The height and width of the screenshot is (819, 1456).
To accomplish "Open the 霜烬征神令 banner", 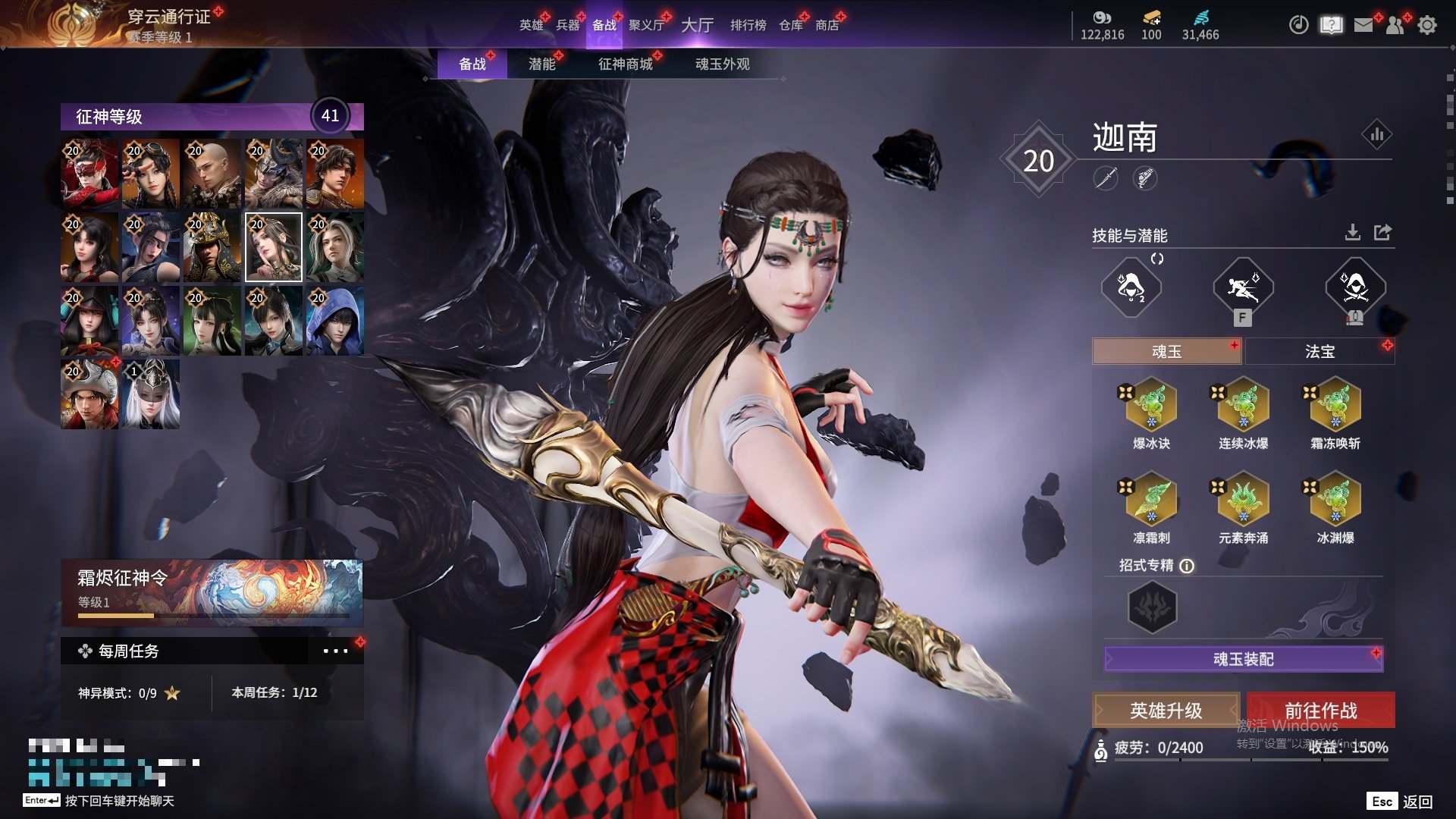I will click(212, 591).
